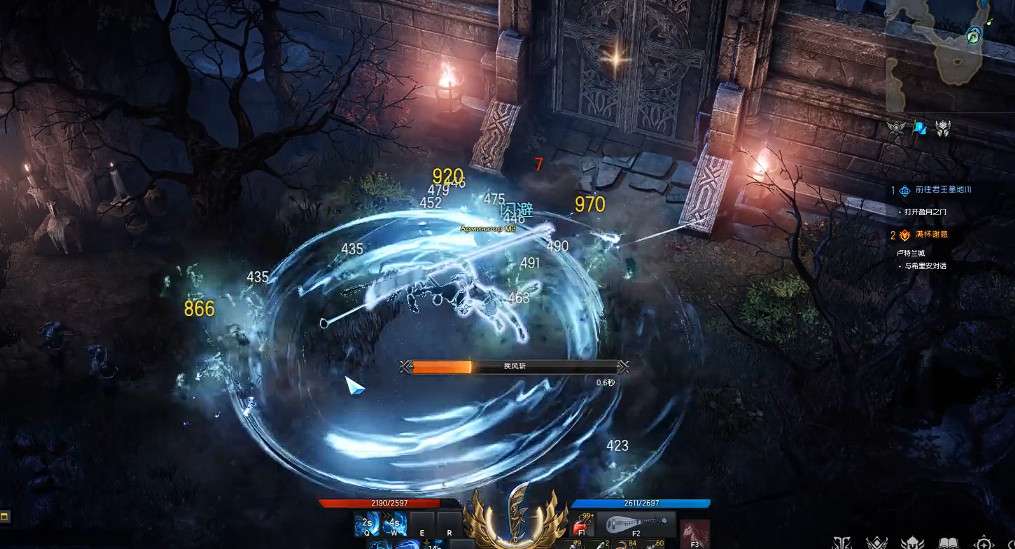The width and height of the screenshot is (1015, 549).
Task: Click the winged medal icon under minimap
Action: [896, 128]
